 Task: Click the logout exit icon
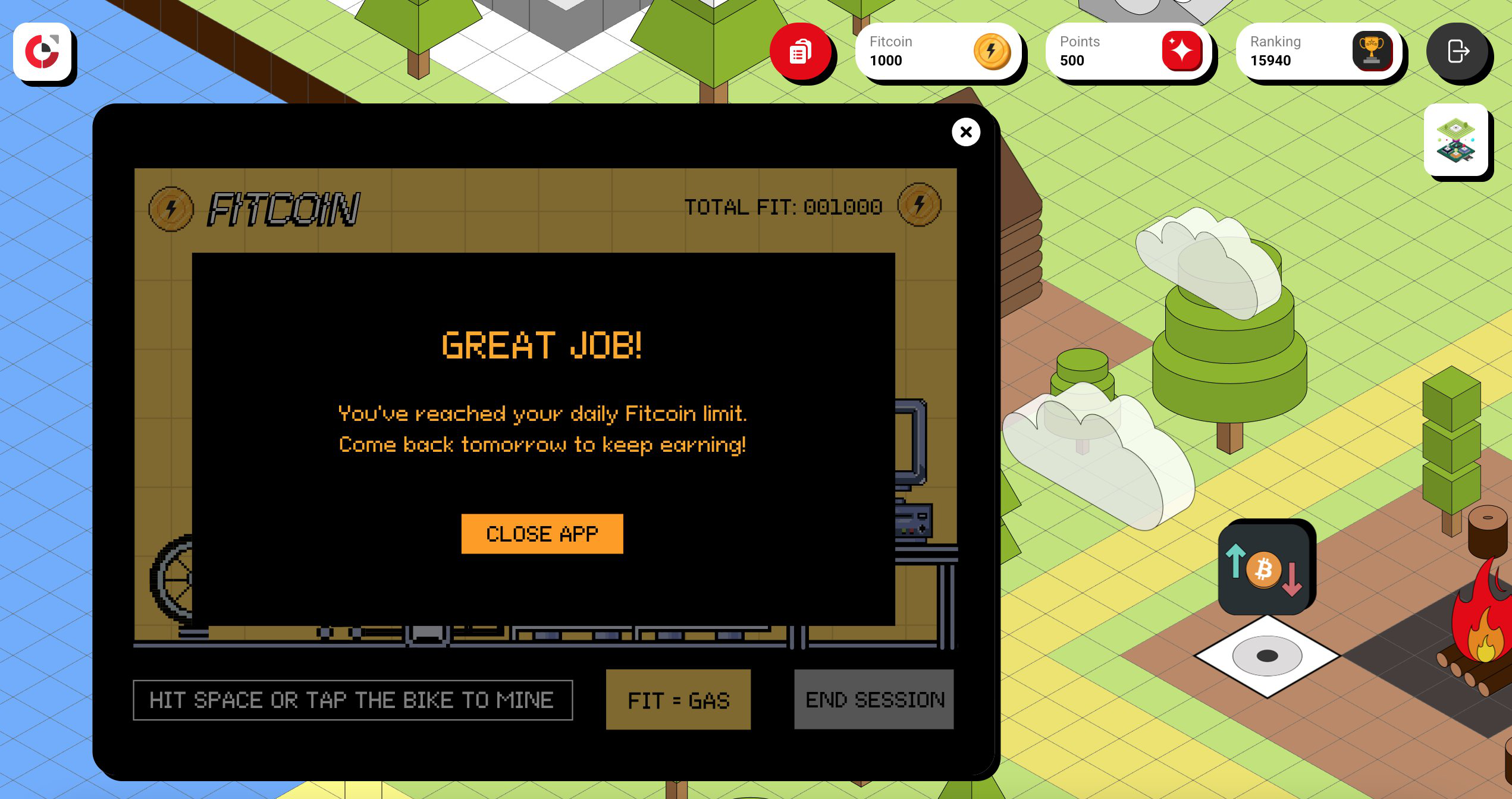(1457, 52)
